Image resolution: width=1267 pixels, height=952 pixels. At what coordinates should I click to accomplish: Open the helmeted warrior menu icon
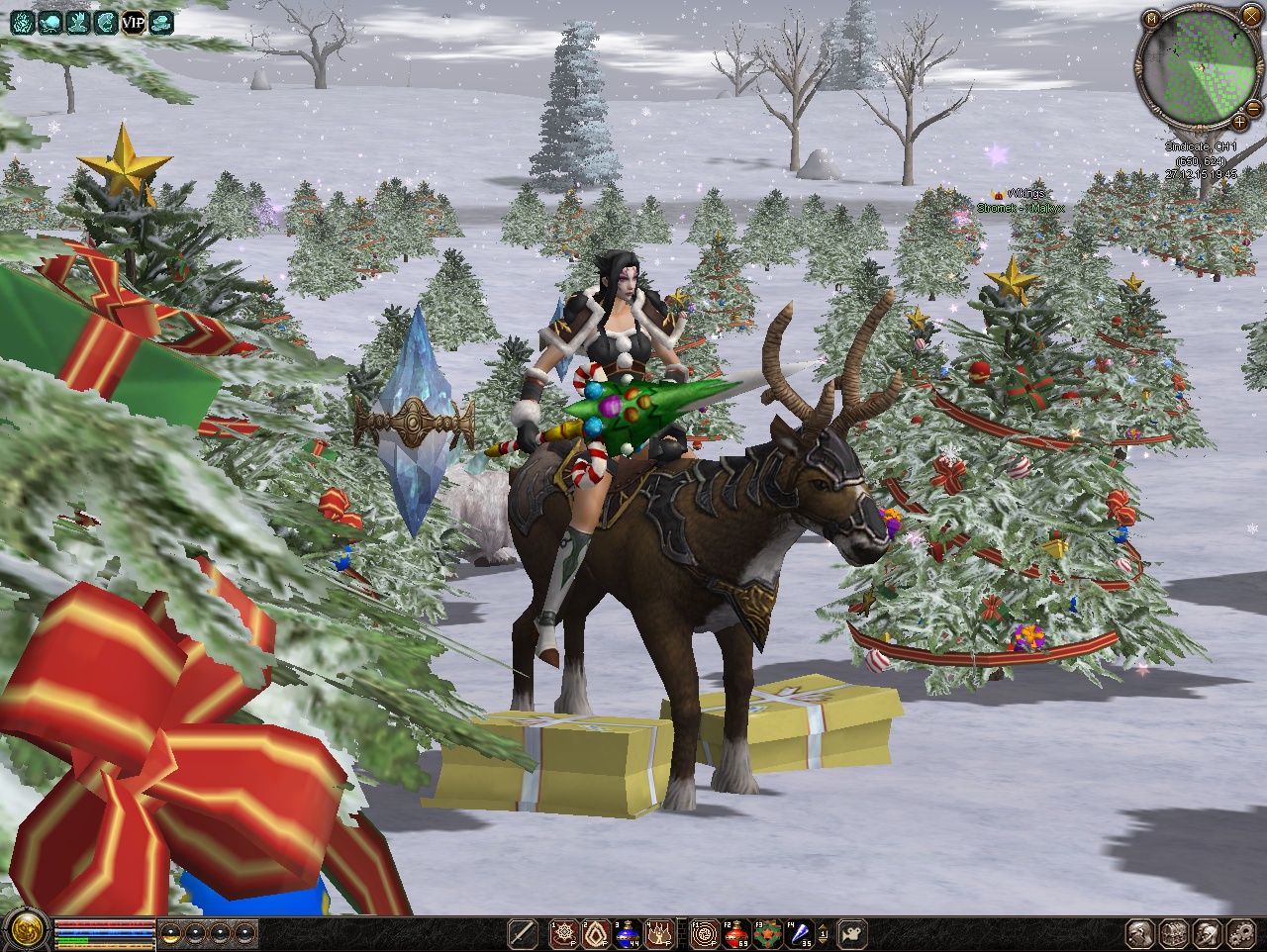click(x=1208, y=932)
